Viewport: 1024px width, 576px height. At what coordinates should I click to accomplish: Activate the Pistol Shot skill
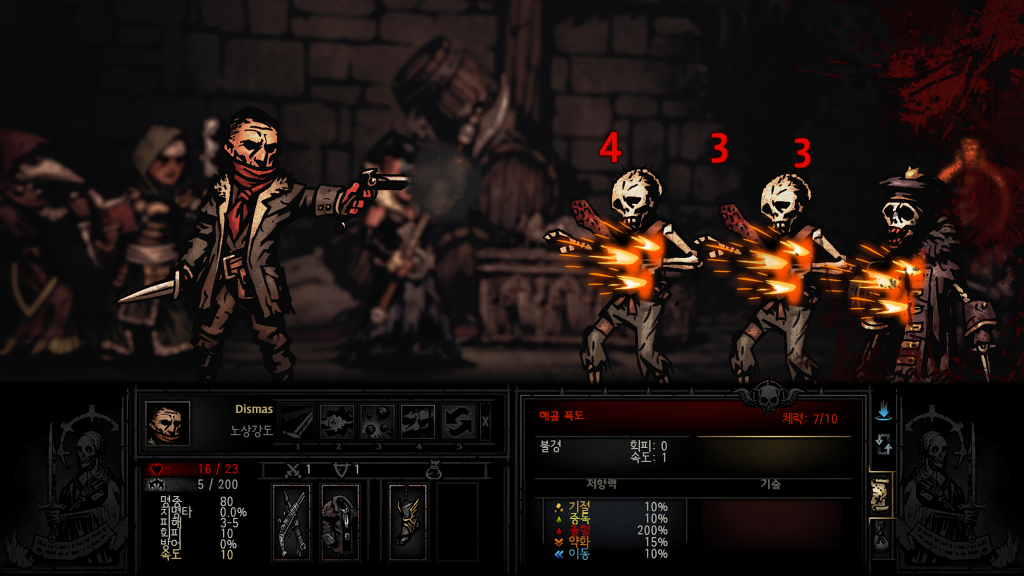(x=336, y=422)
